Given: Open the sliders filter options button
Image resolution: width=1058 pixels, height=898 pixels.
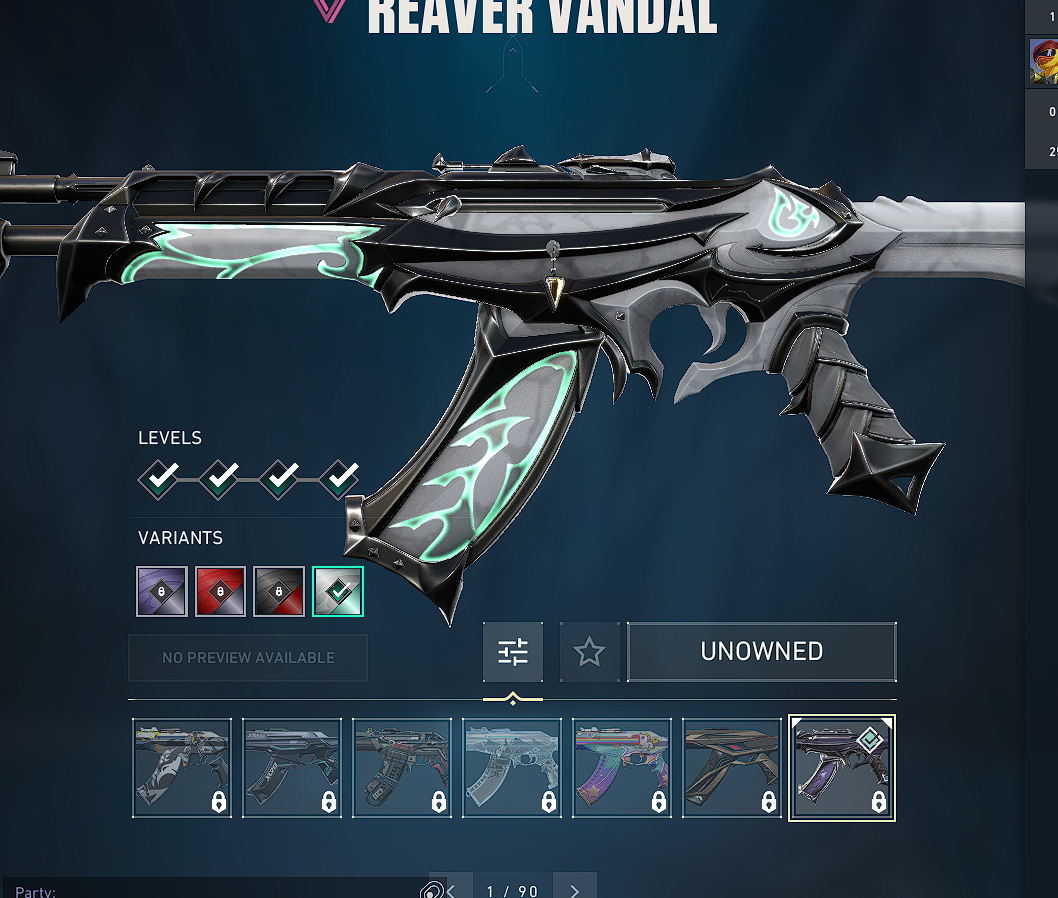Looking at the screenshot, I should click(x=513, y=652).
